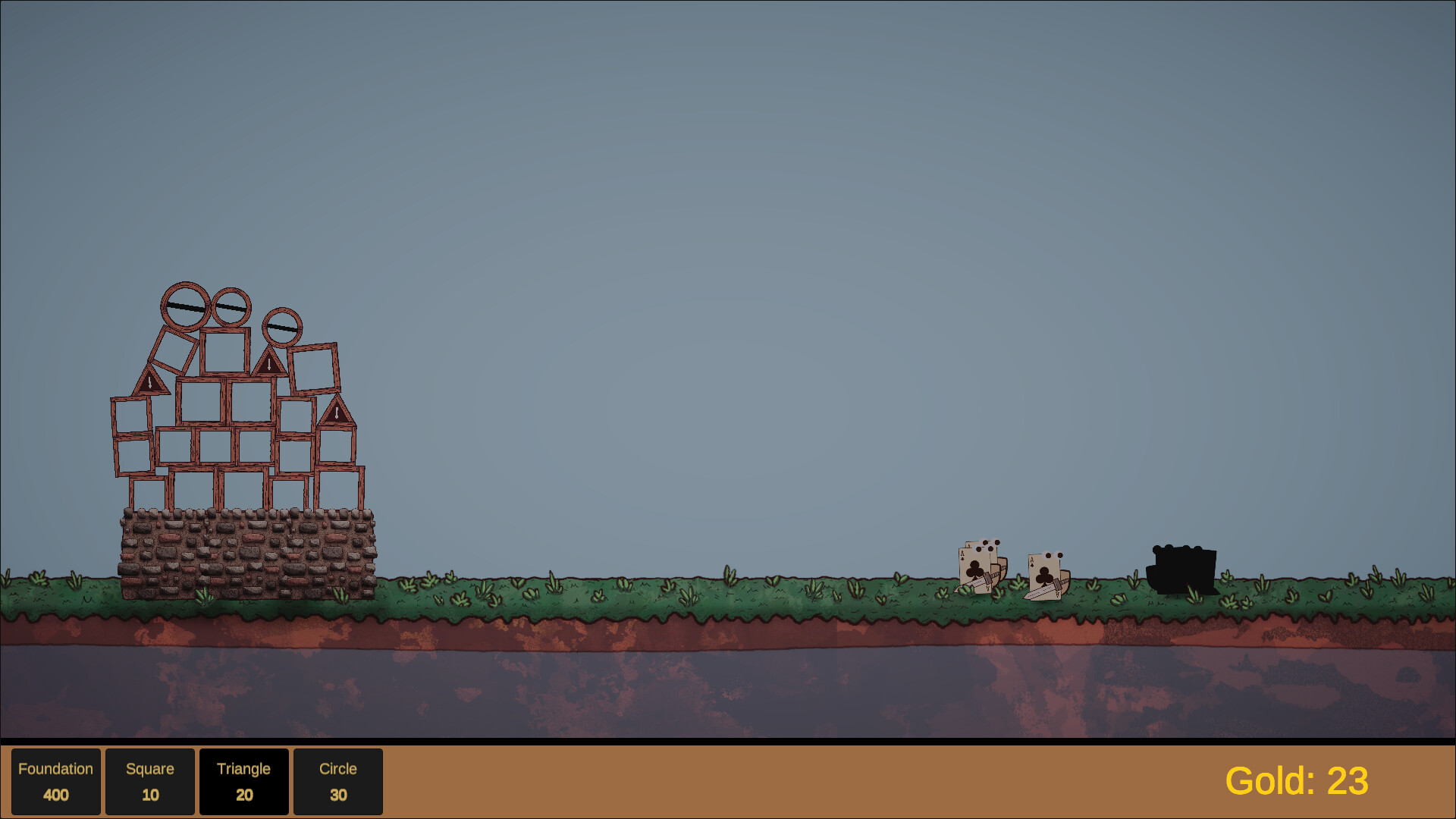Click the 400 cost label under Foundation
This screenshot has width=1456, height=819.
point(56,795)
